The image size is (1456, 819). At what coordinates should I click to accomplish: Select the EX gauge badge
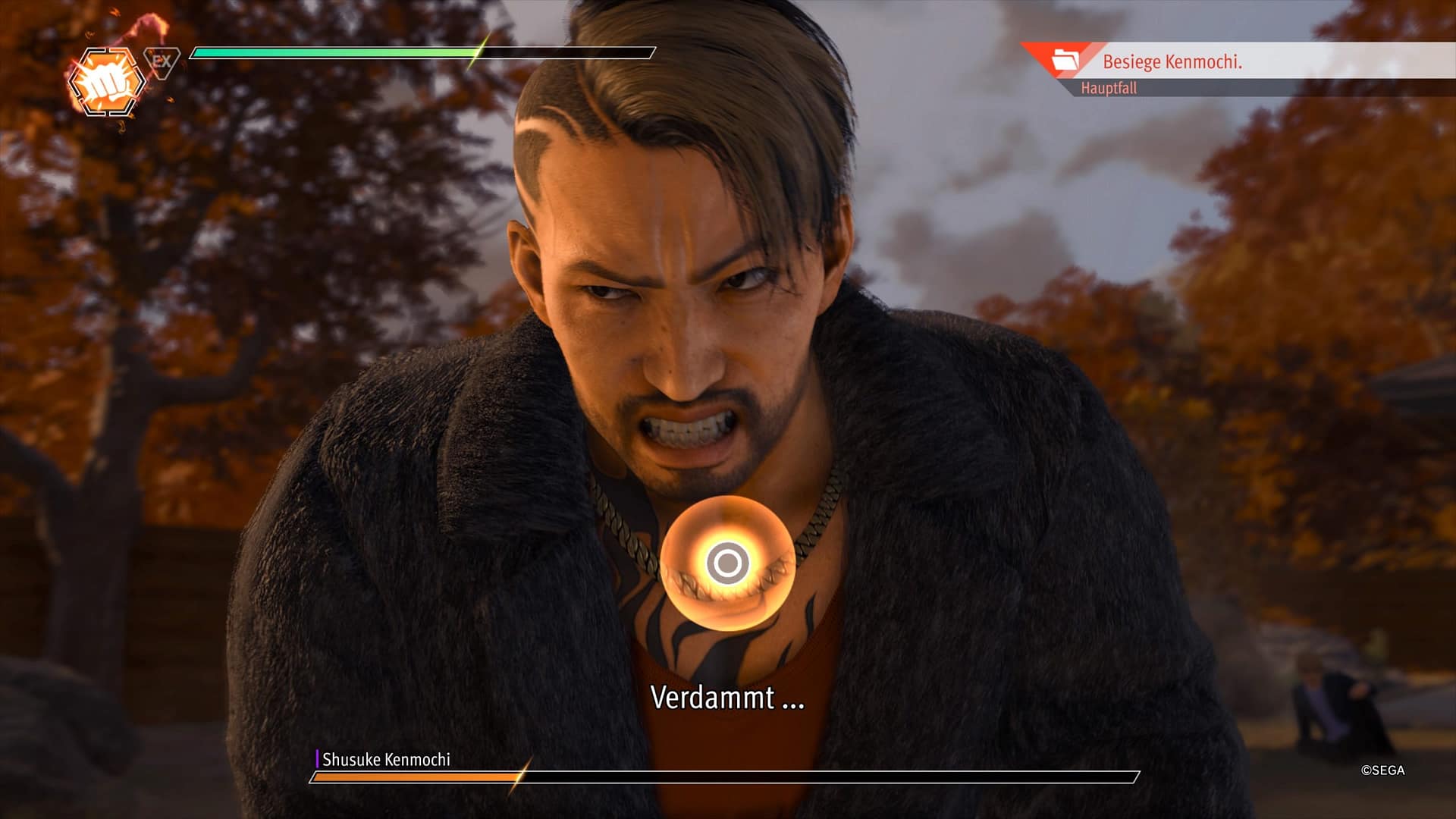click(162, 61)
